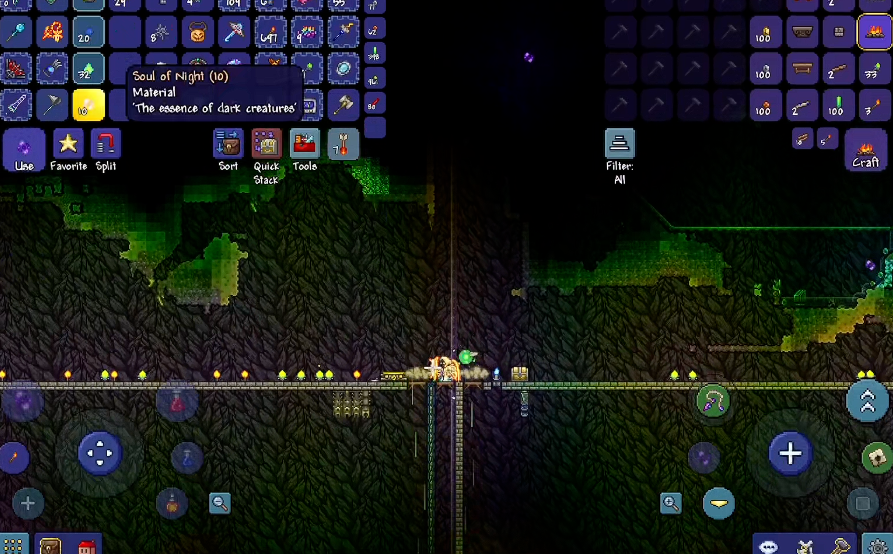Split the selected item stack
This screenshot has height=554, width=893.
pos(105,146)
